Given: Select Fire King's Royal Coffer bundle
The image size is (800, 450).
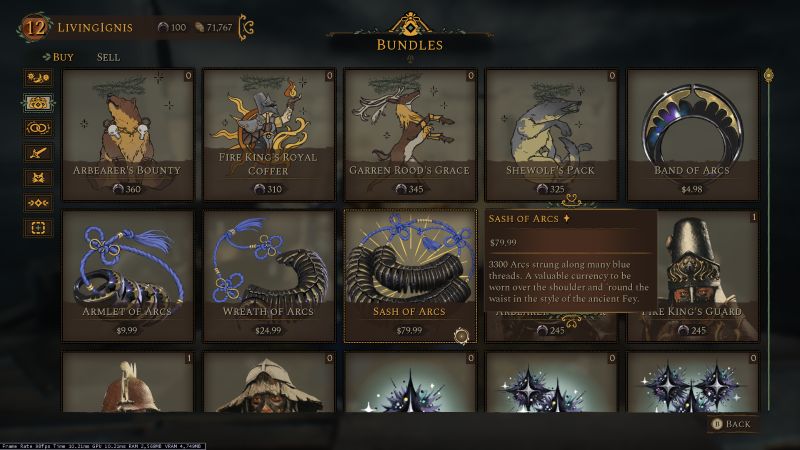Looking at the screenshot, I should tap(268, 134).
